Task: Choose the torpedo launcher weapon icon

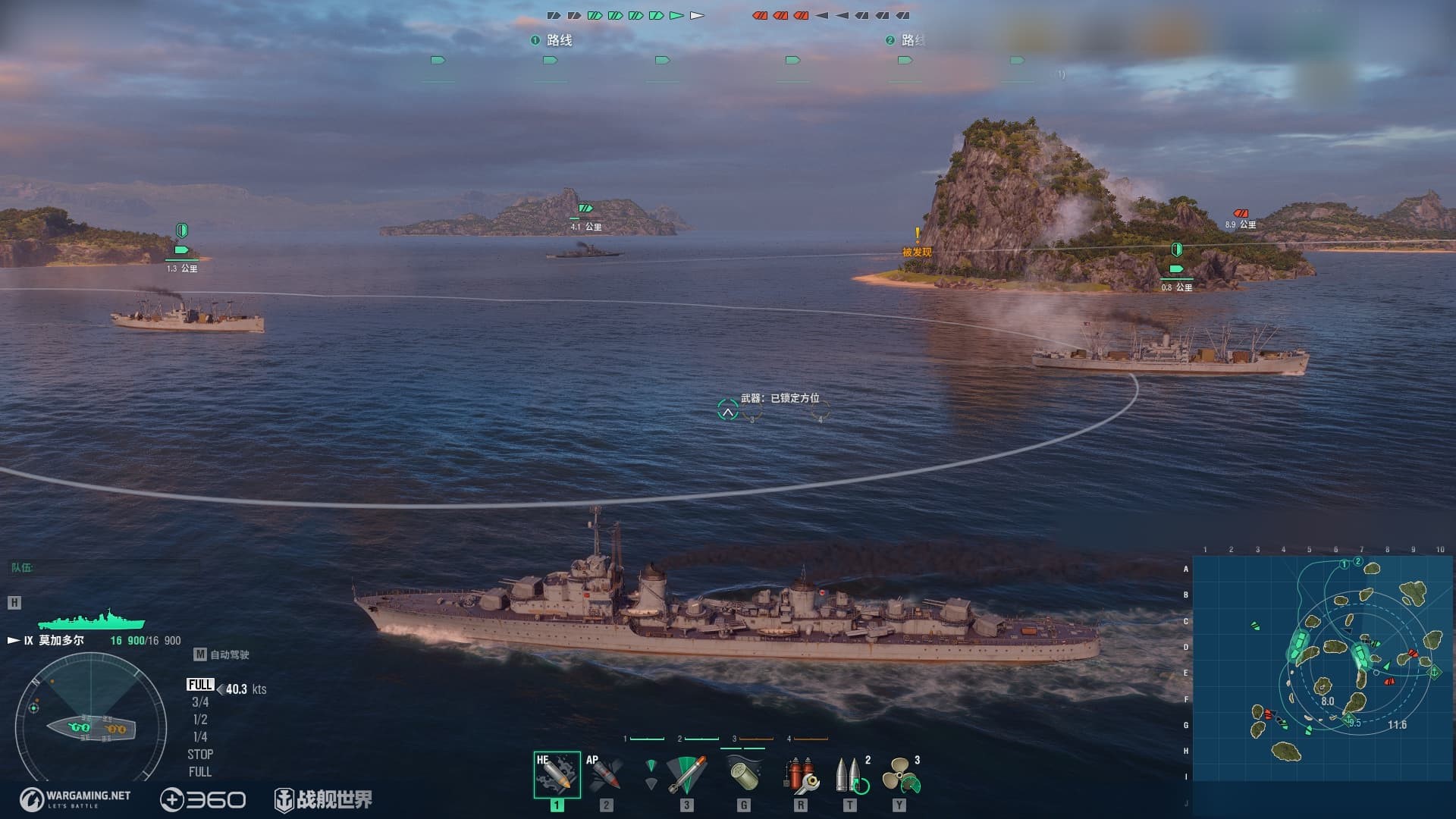Action: point(686,774)
